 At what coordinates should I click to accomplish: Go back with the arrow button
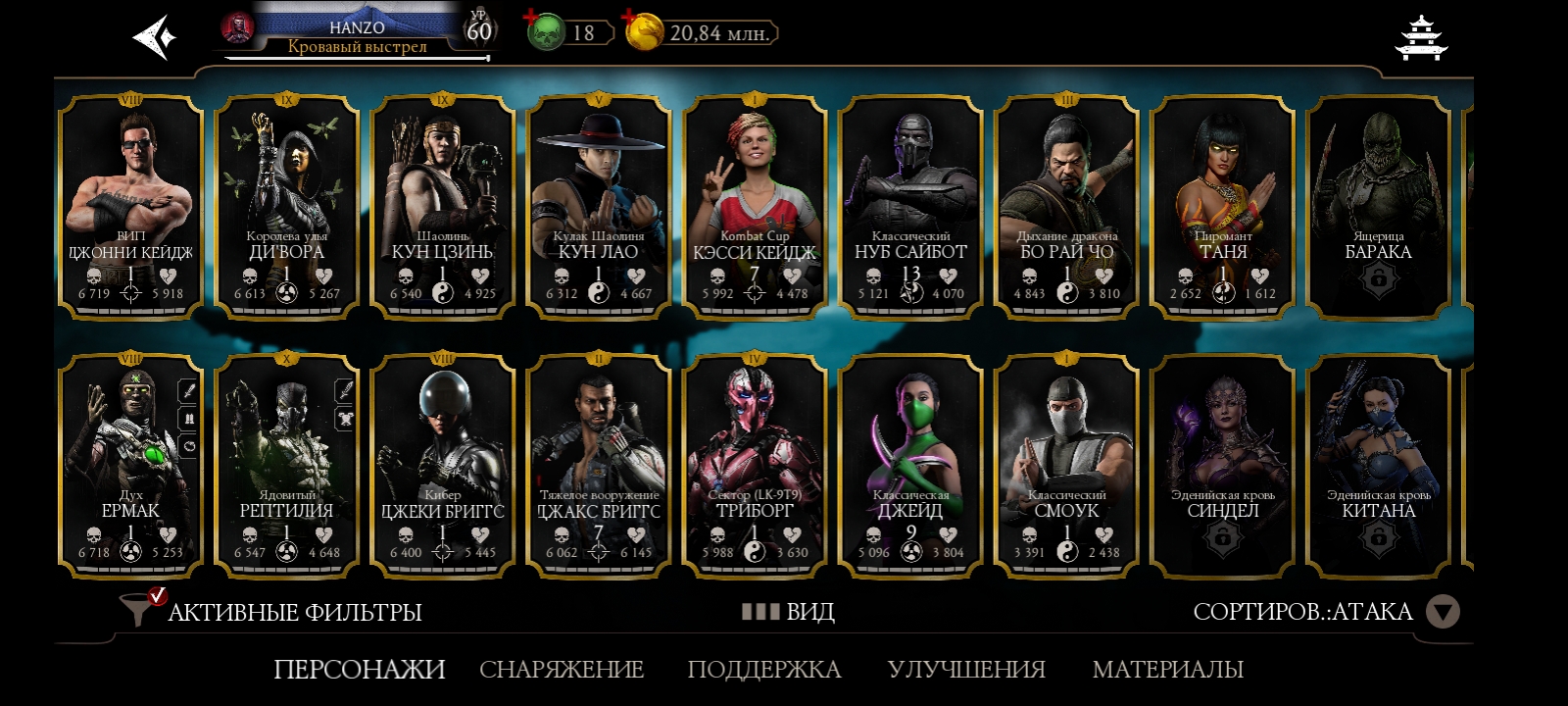click(x=155, y=37)
